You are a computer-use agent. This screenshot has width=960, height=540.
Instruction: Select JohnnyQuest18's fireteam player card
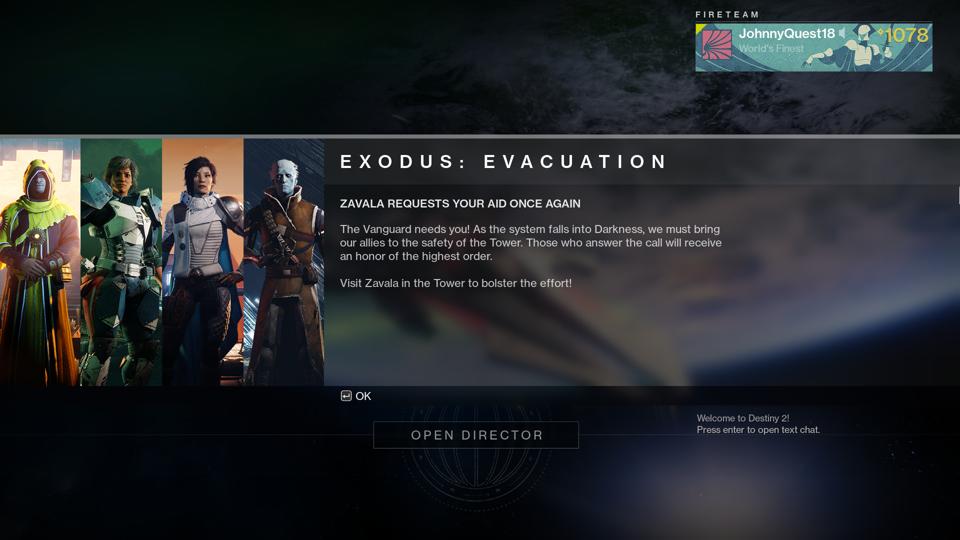(x=813, y=47)
